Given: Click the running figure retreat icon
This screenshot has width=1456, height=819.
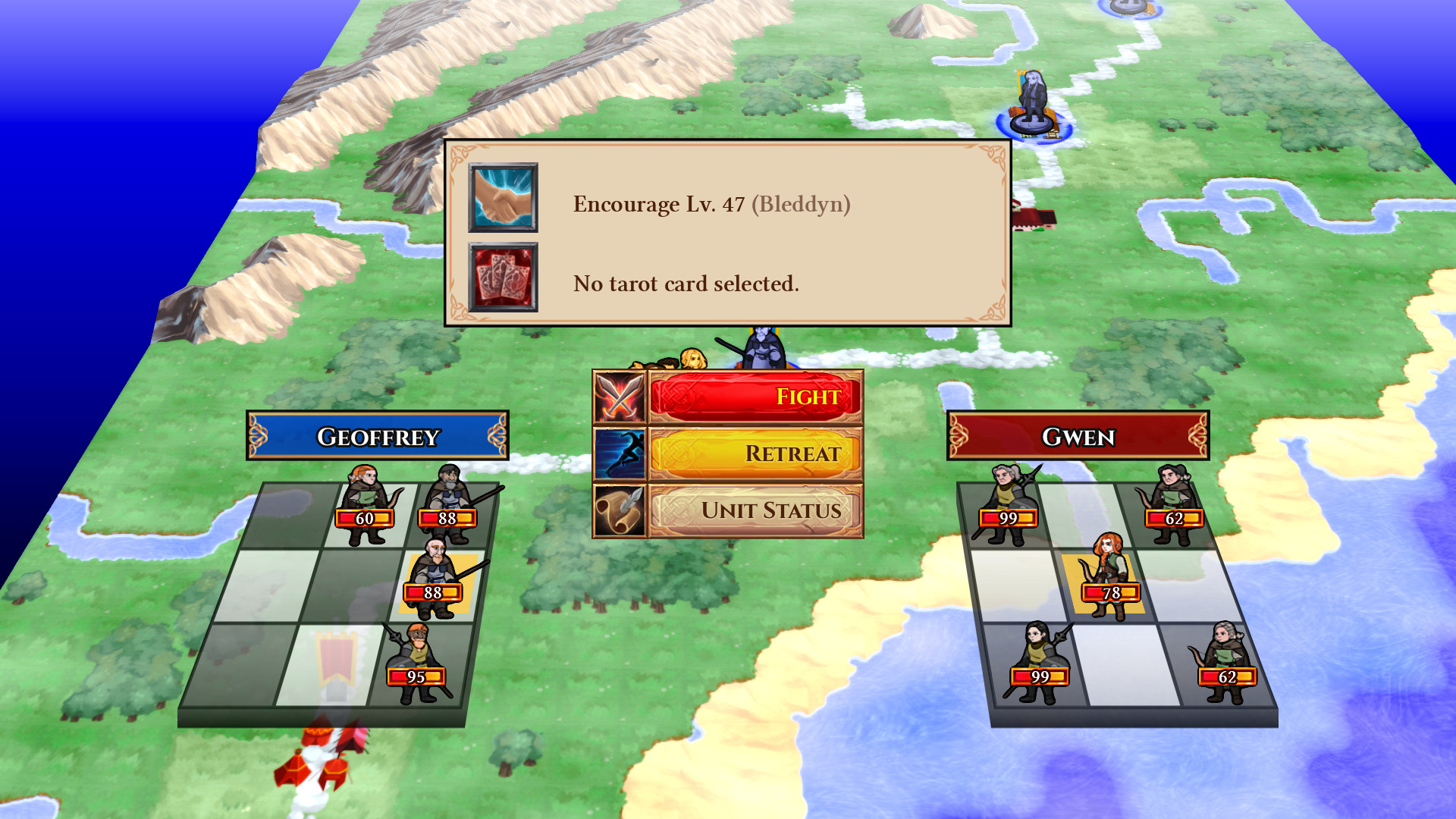Looking at the screenshot, I should [x=620, y=454].
